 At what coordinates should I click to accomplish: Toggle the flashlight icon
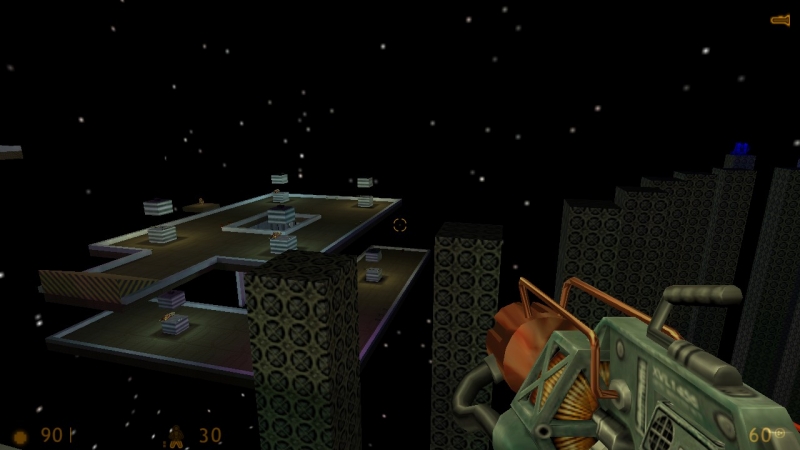(x=780, y=19)
